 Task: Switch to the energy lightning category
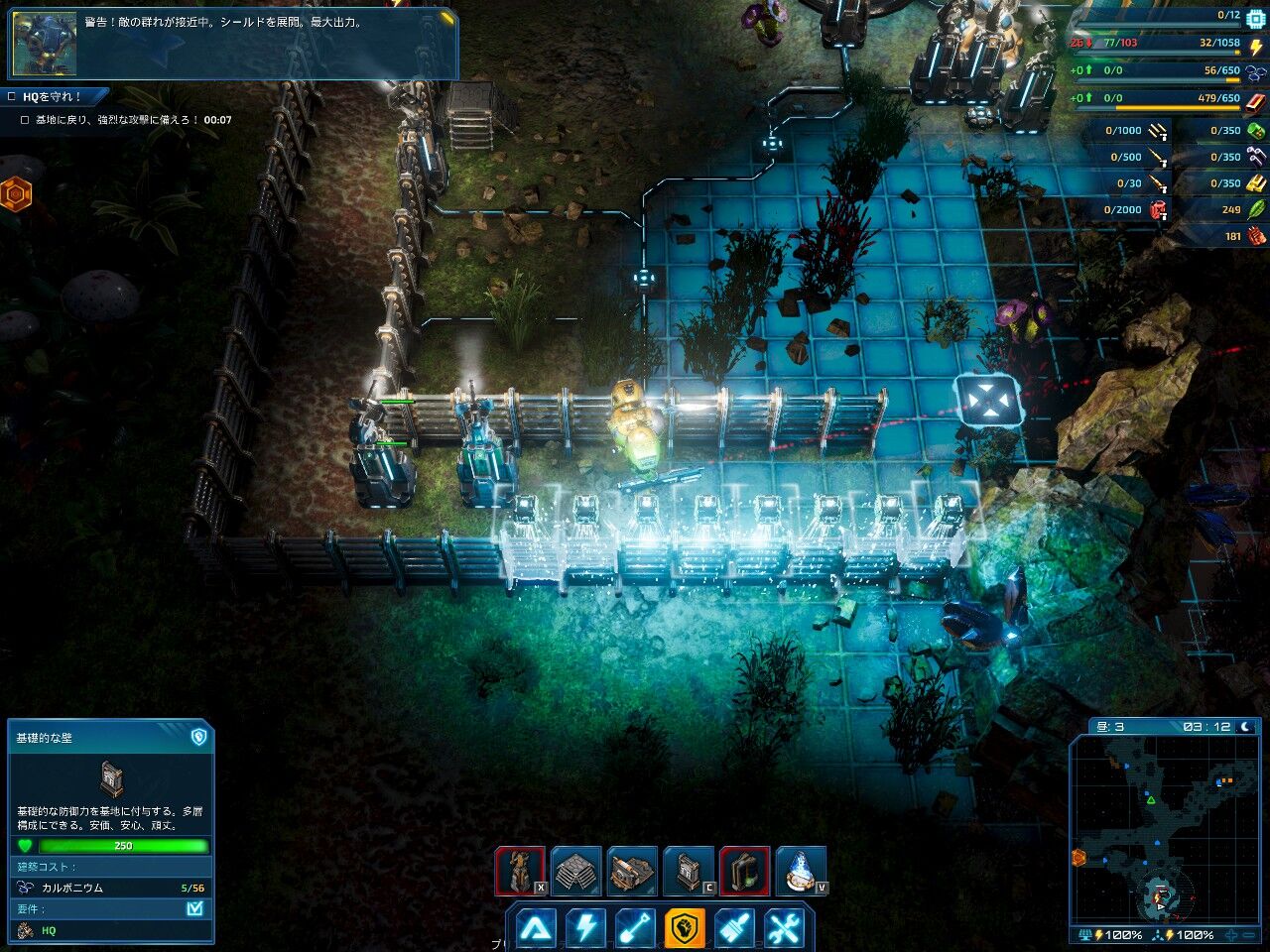tap(585, 928)
